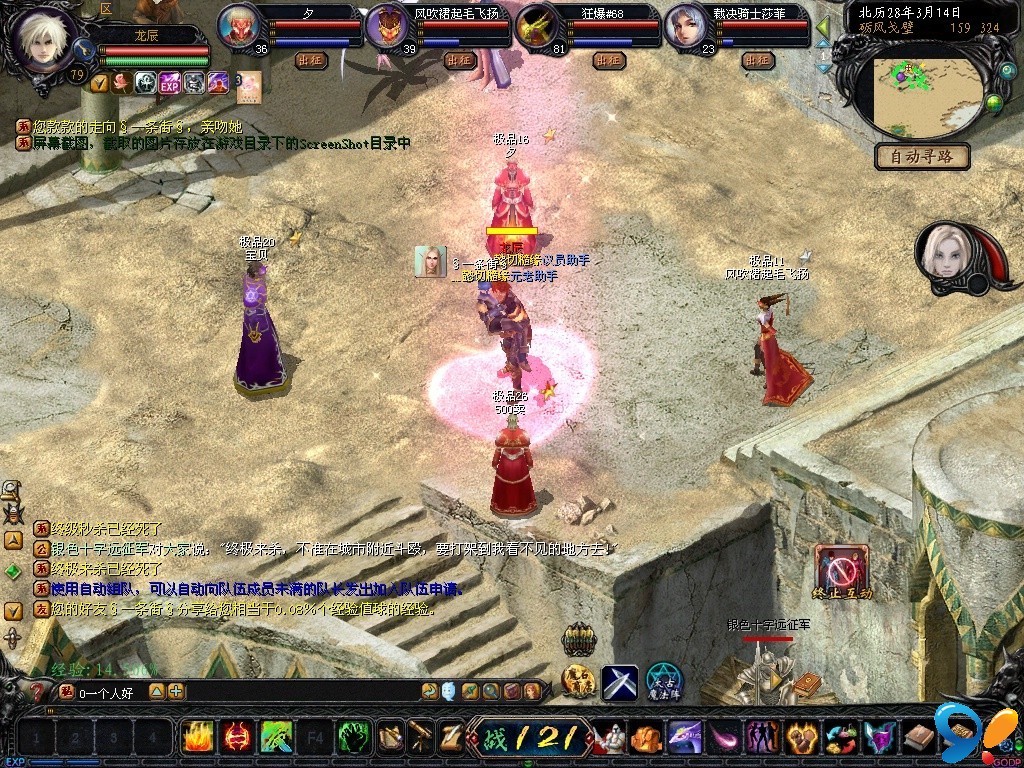The height and width of the screenshot is (768, 1024).
Task: Collapse the party list with the green arrow
Action: pos(824,27)
